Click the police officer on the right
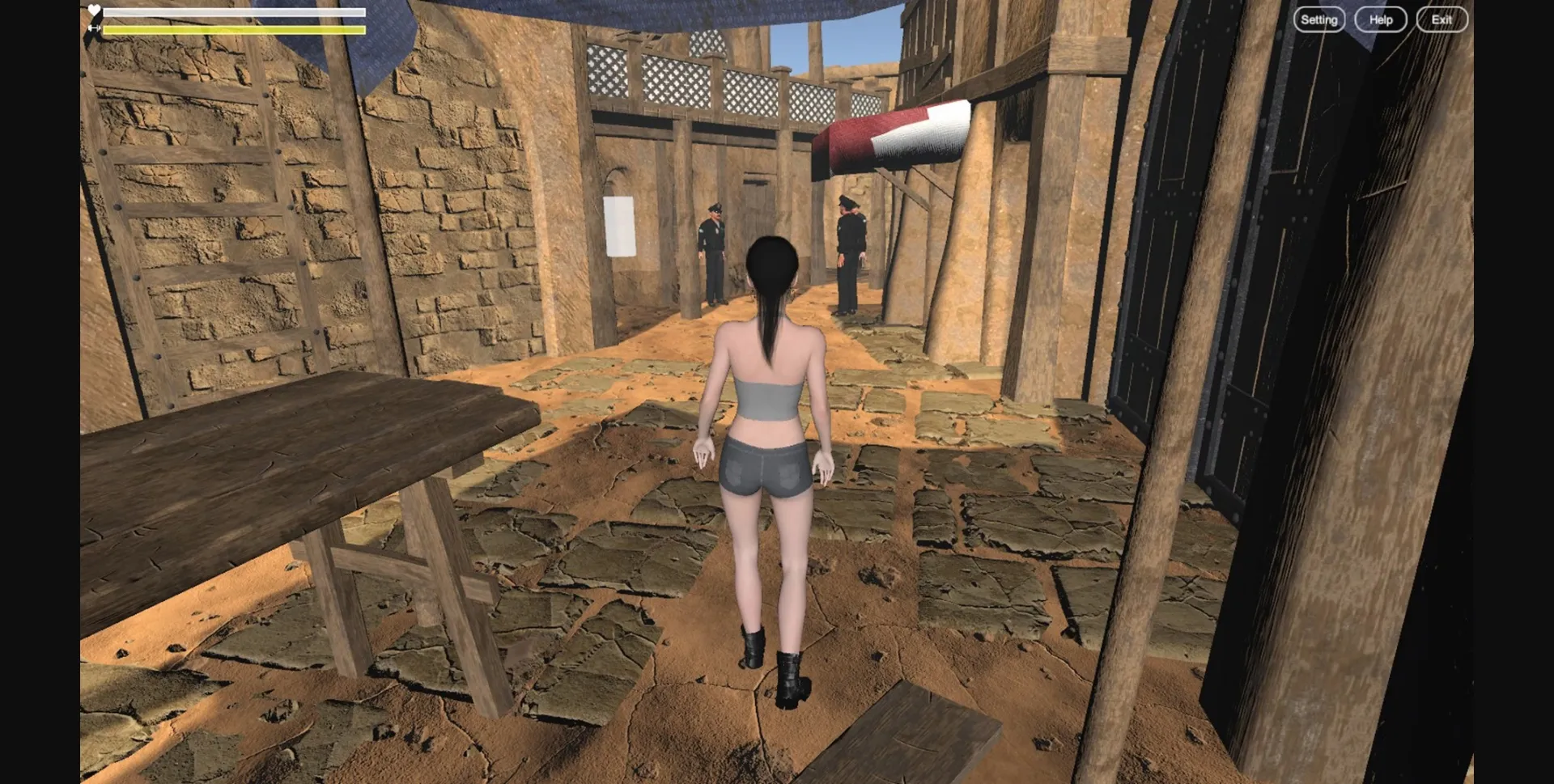 coord(848,251)
